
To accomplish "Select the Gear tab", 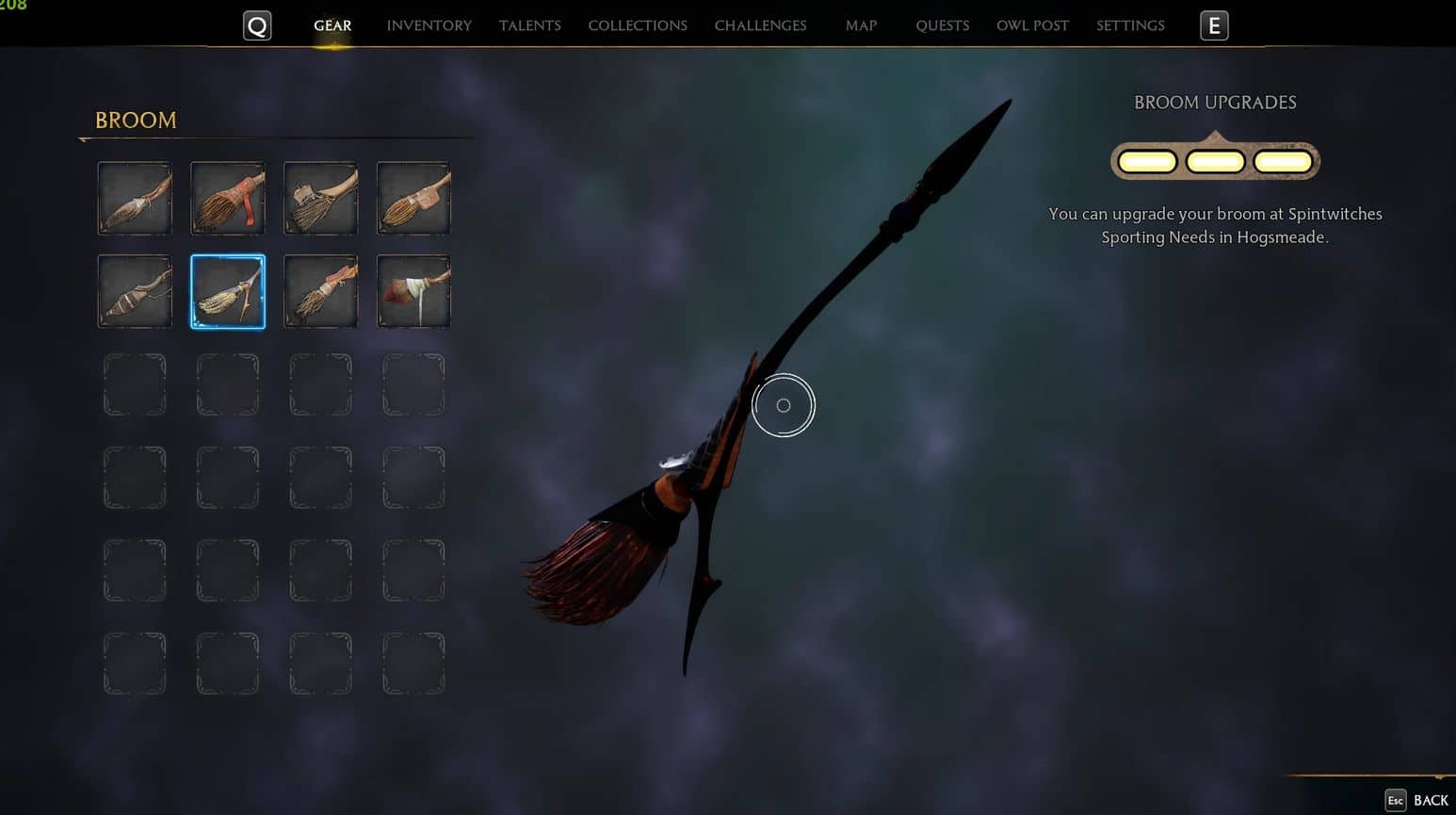I will 332,25.
